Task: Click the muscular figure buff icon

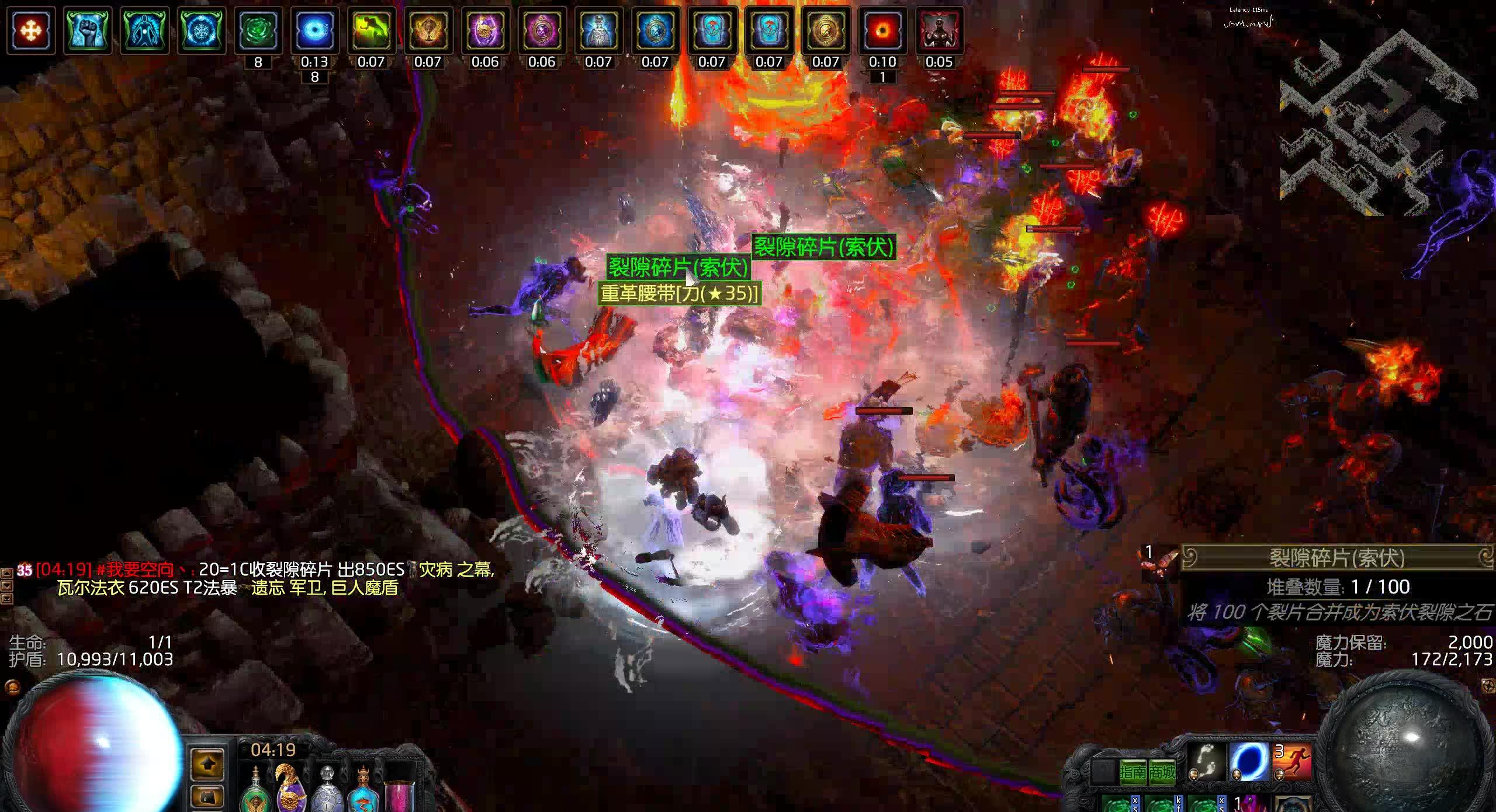Action: (939, 30)
